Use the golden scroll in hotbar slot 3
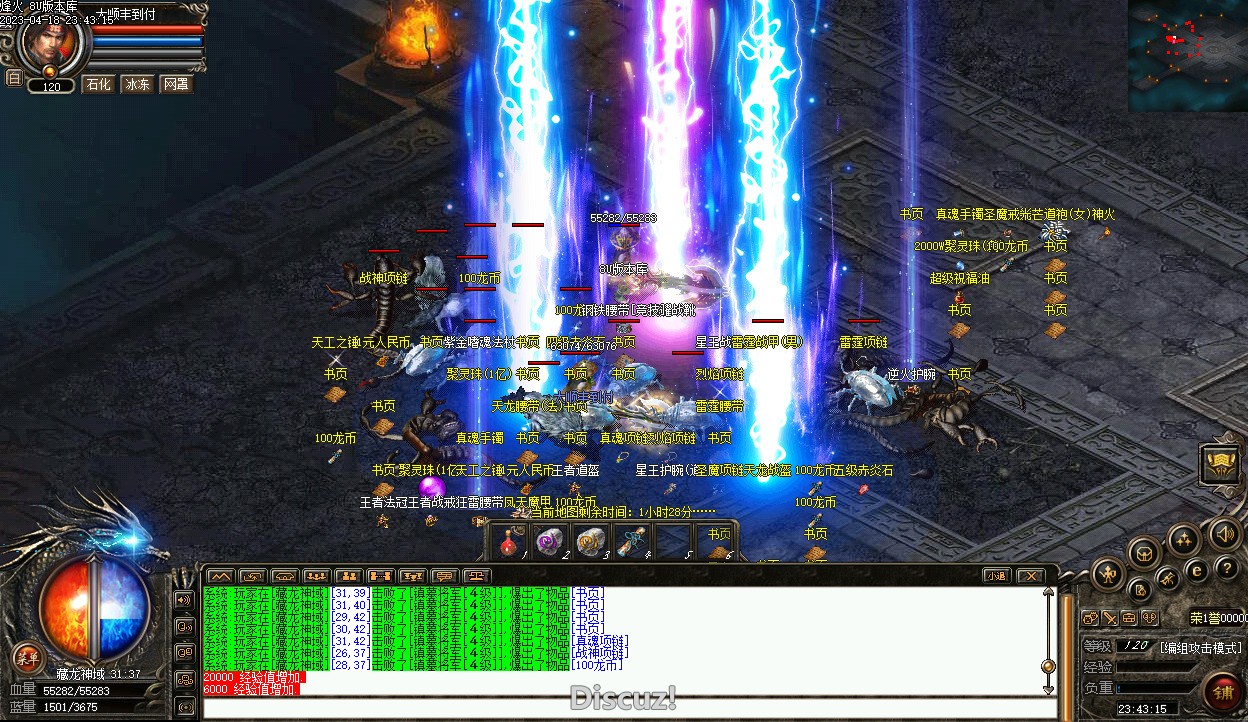The width and height of the screenshot is (1248, 722). 589,543
